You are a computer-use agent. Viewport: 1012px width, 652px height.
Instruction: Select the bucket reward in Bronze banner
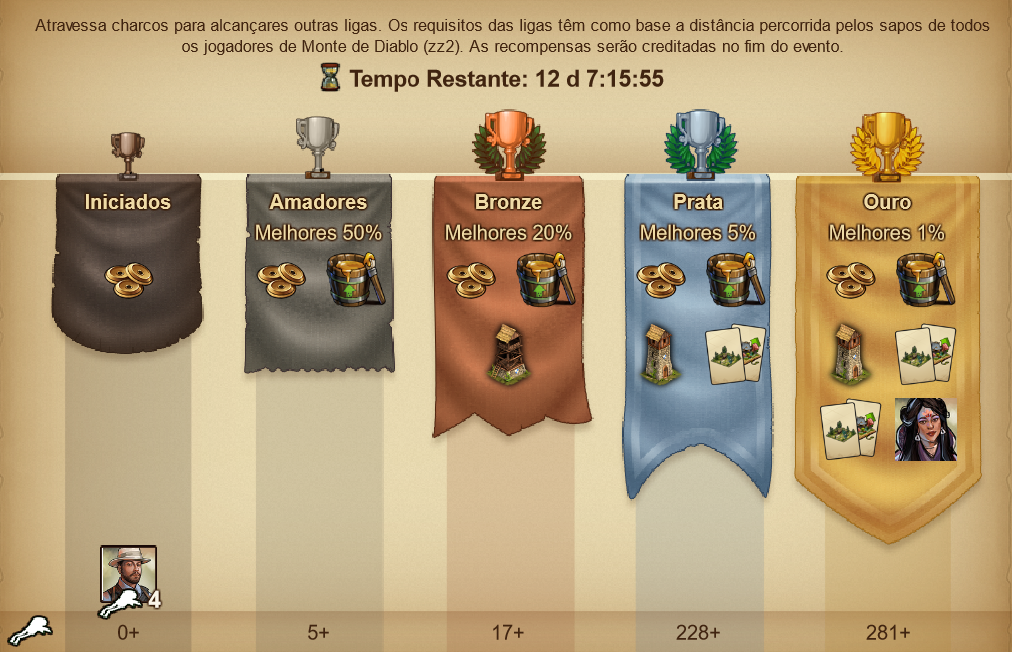pos(543,279)
